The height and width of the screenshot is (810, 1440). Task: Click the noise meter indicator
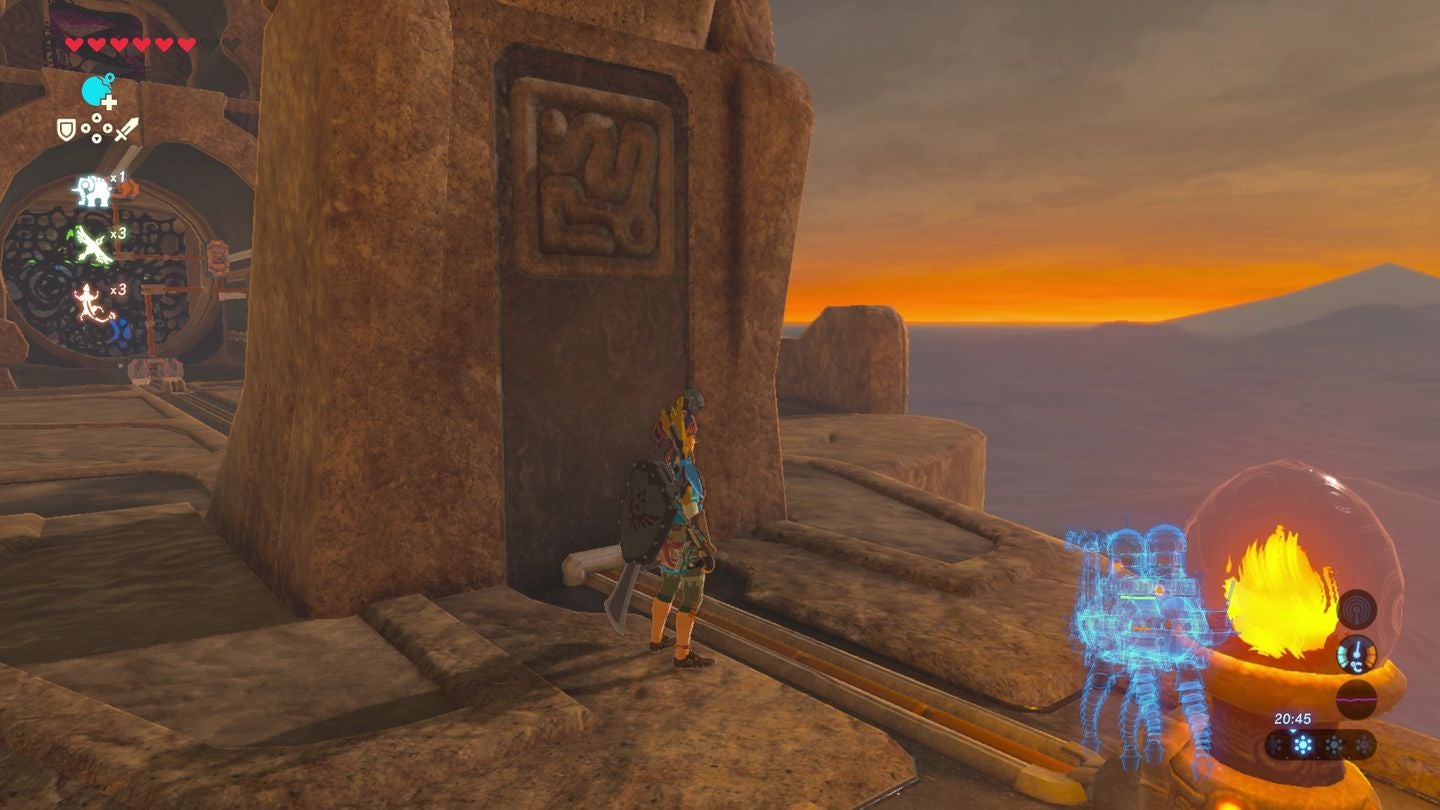pos(1357,699)
